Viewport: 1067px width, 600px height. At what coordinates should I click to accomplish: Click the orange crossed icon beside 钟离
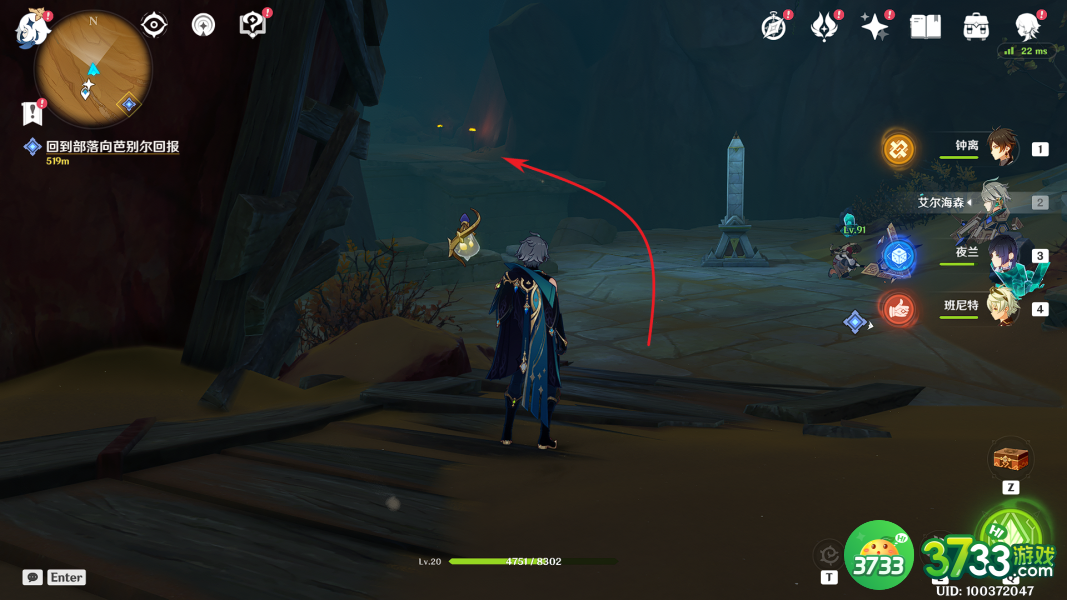[x=898, y=149]
